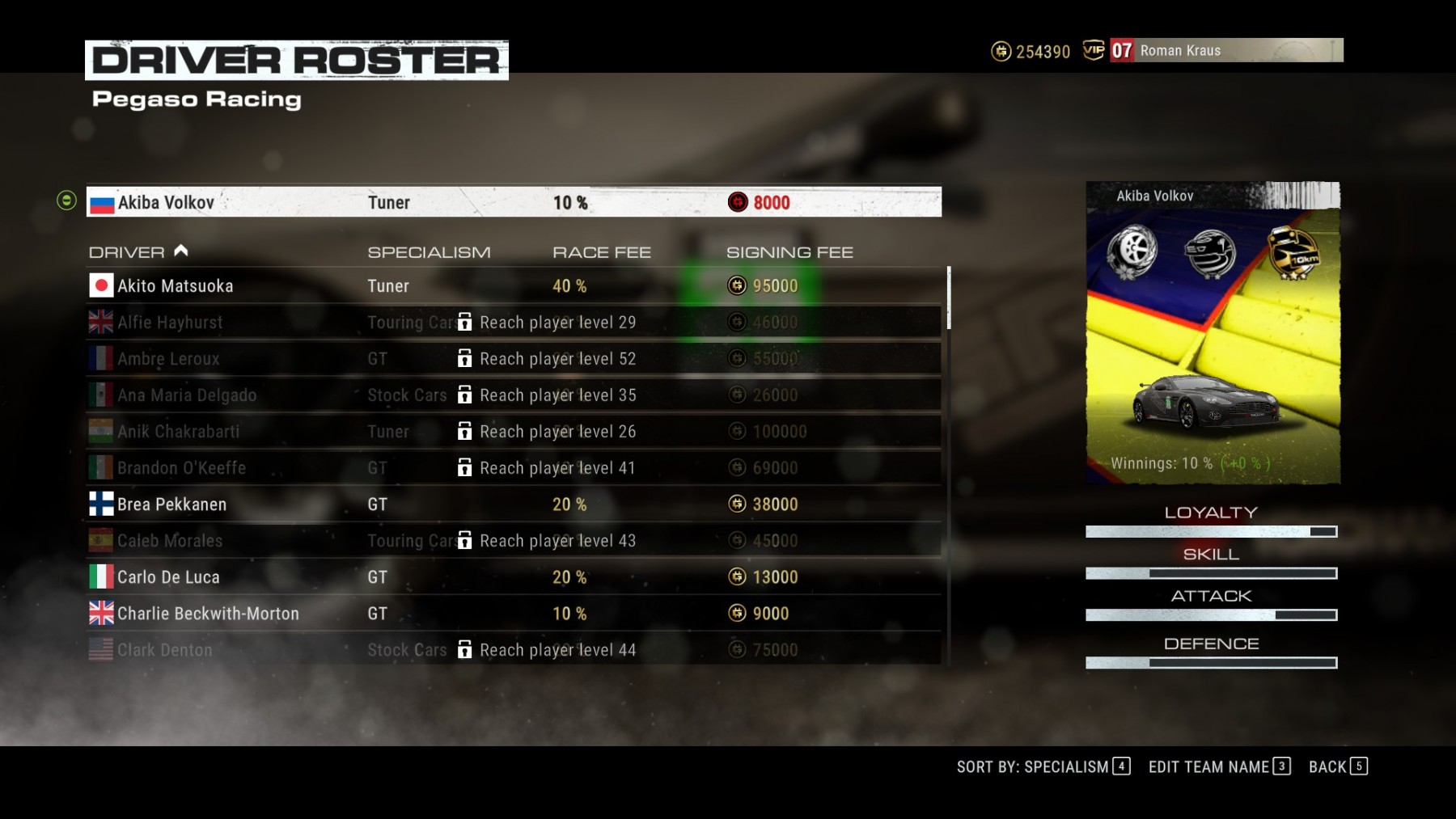Sort by the Signing Fee column

click(x=789, y=252)
